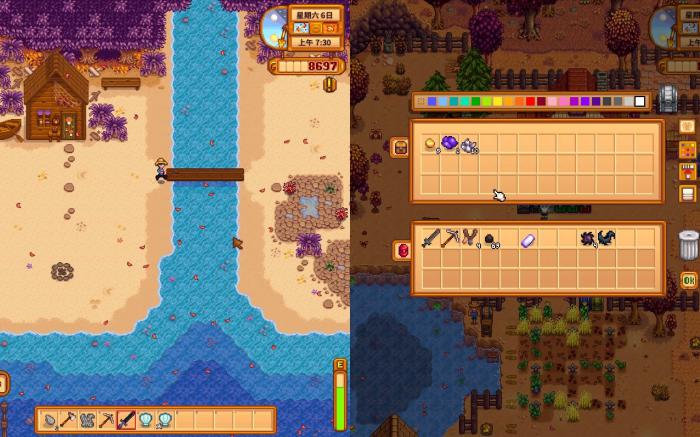This screenshot has width=700, height=437.
Task: Take the gold item from the chest
Action: point(429,145)
